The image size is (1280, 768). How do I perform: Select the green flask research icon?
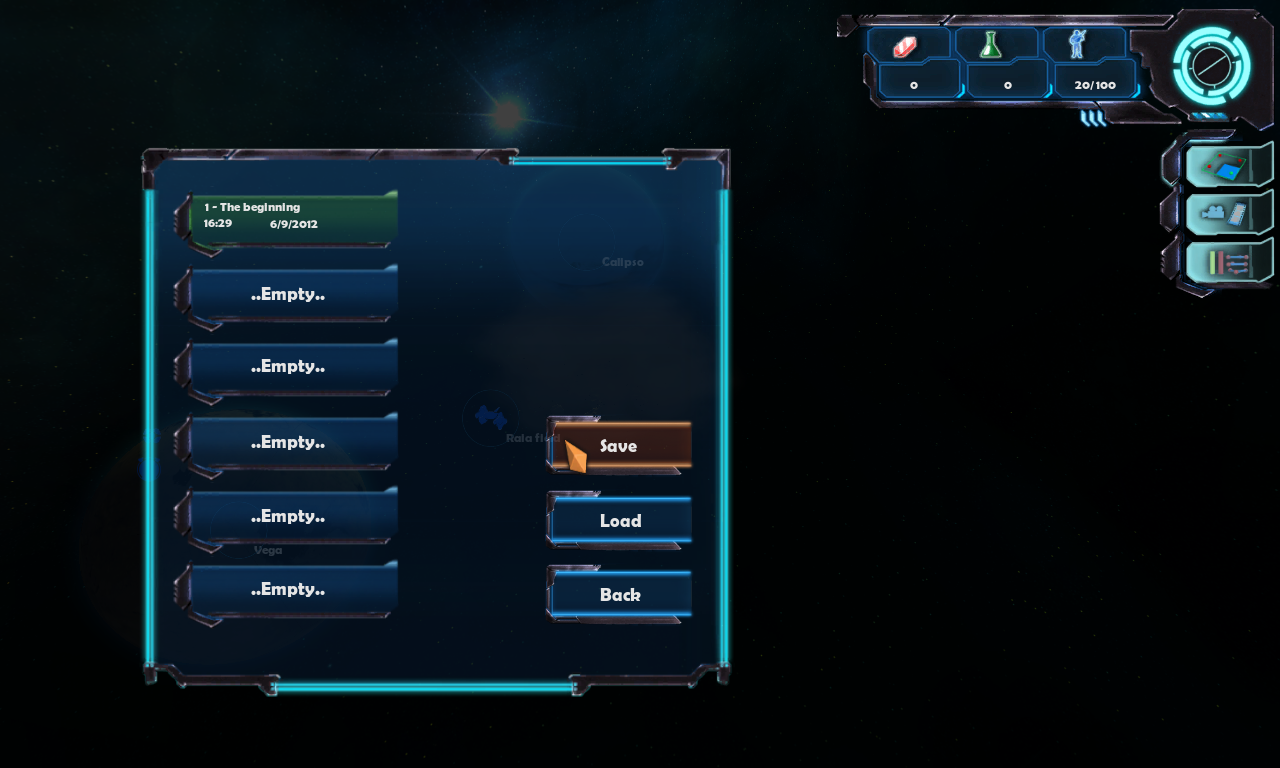tap(992, 45)
